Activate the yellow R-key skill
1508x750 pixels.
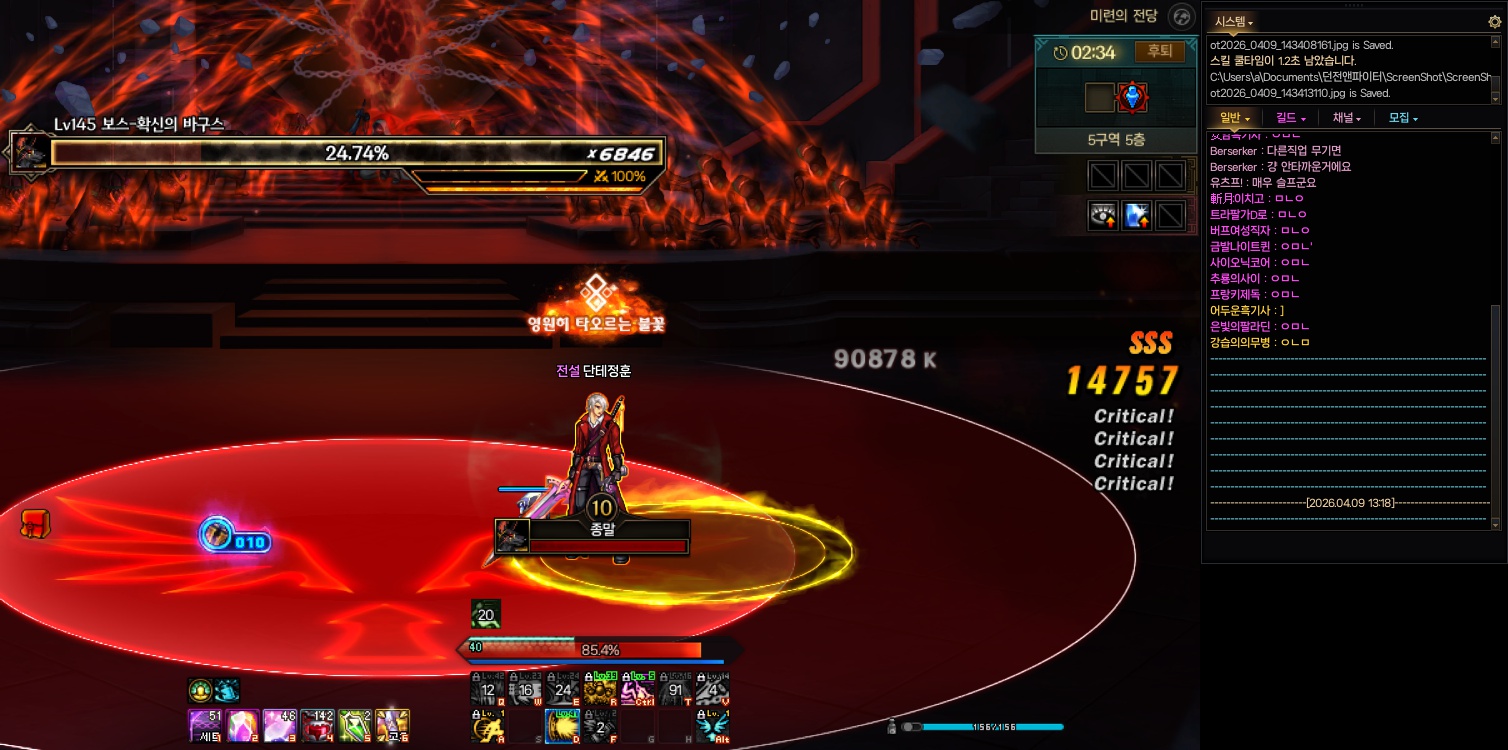[x=599, y=690]
